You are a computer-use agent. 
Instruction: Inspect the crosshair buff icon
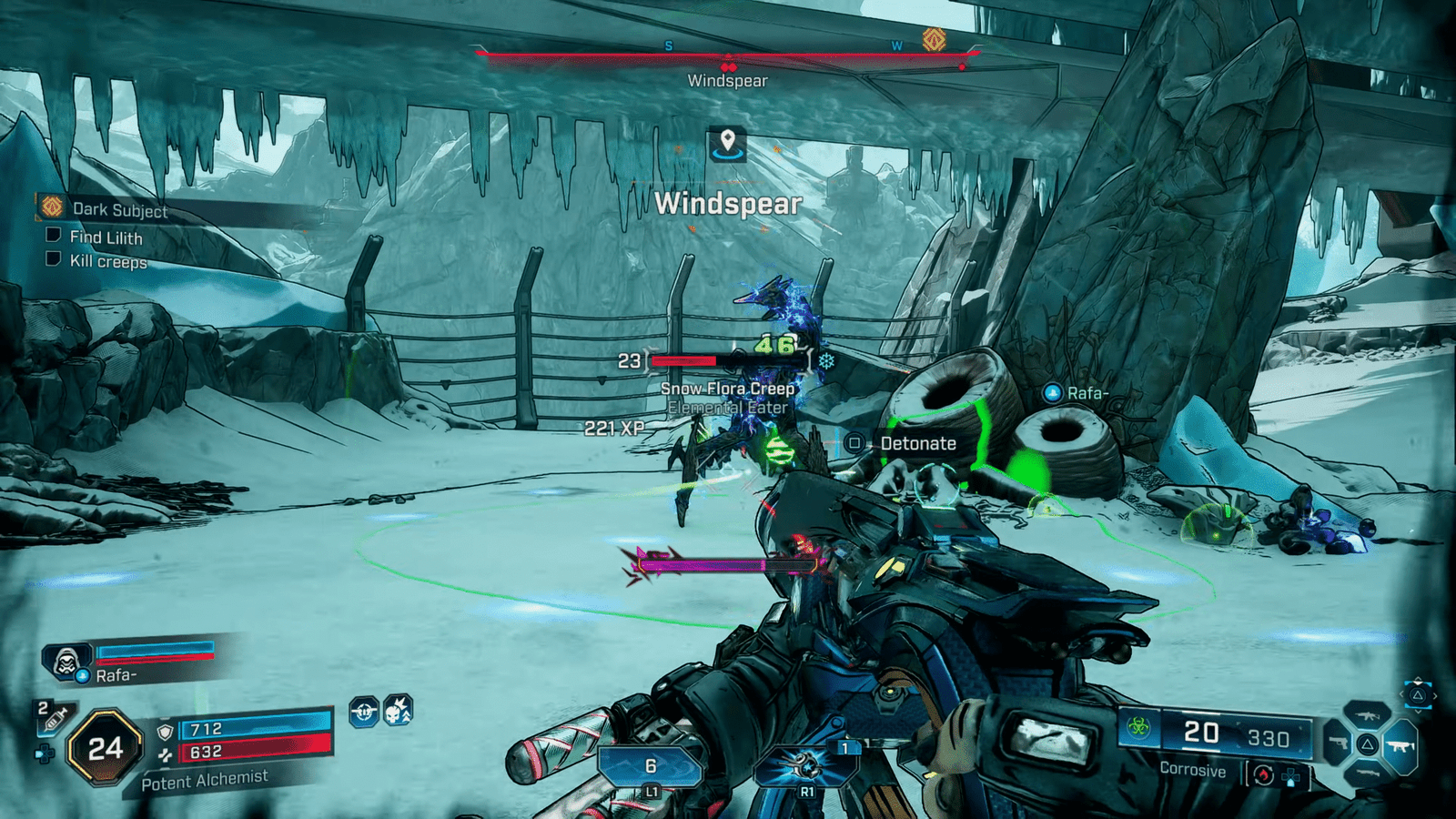coord(364,712)
